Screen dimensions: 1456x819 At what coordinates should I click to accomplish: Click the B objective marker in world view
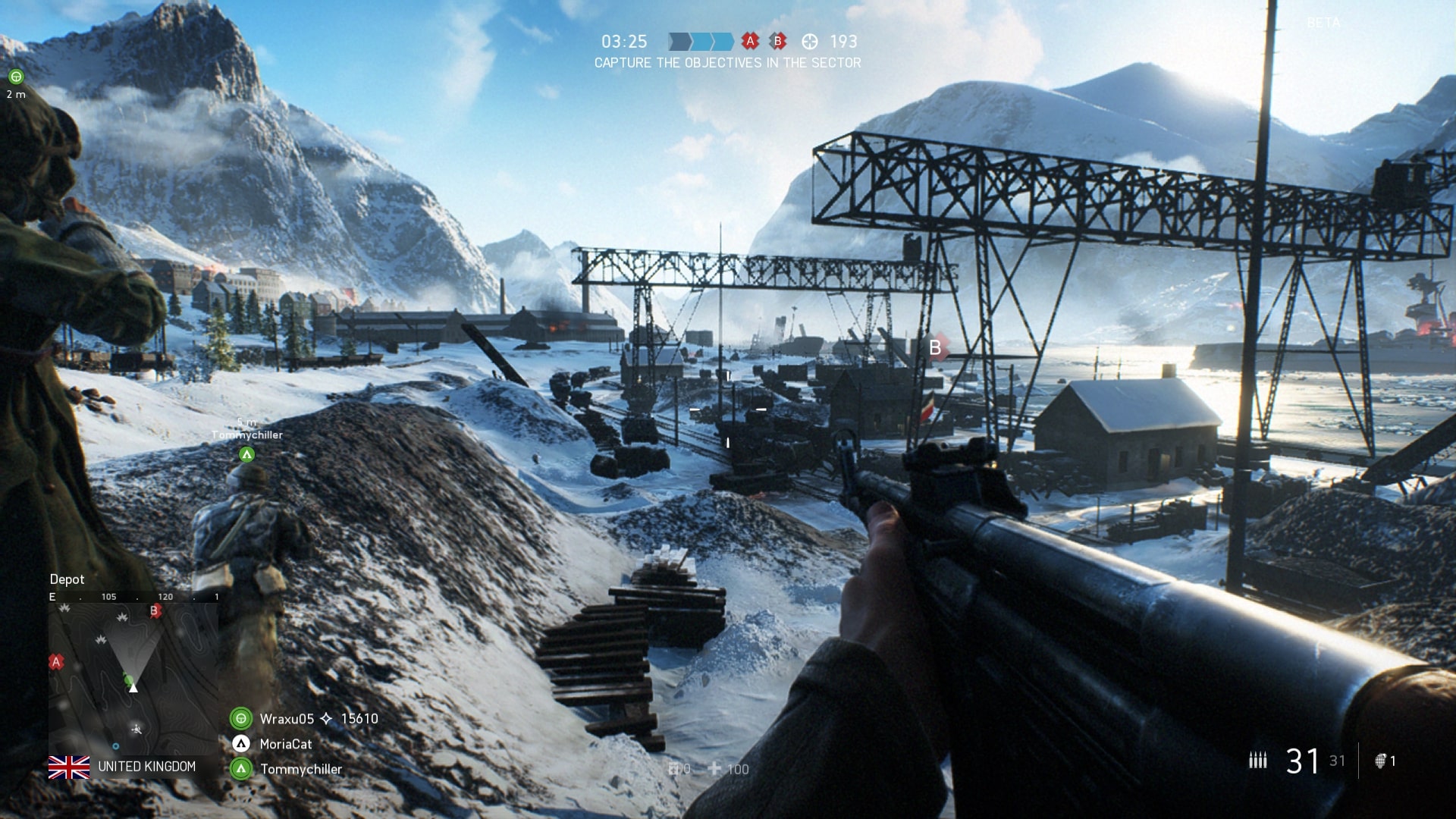[x=936, y=347]
